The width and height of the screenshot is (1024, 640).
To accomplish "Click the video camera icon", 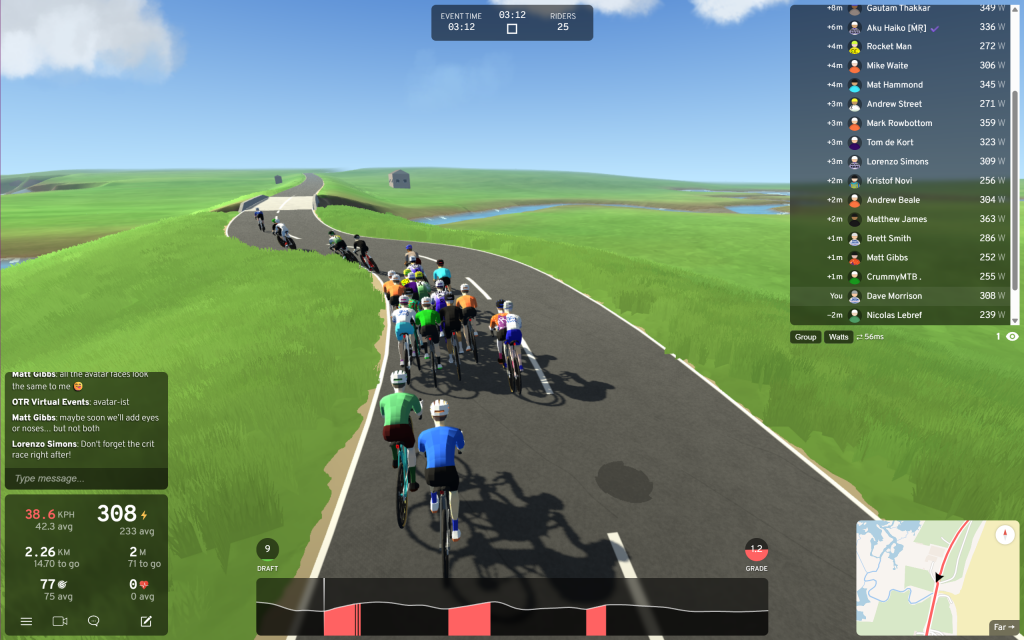I will (x=59, y=621).
